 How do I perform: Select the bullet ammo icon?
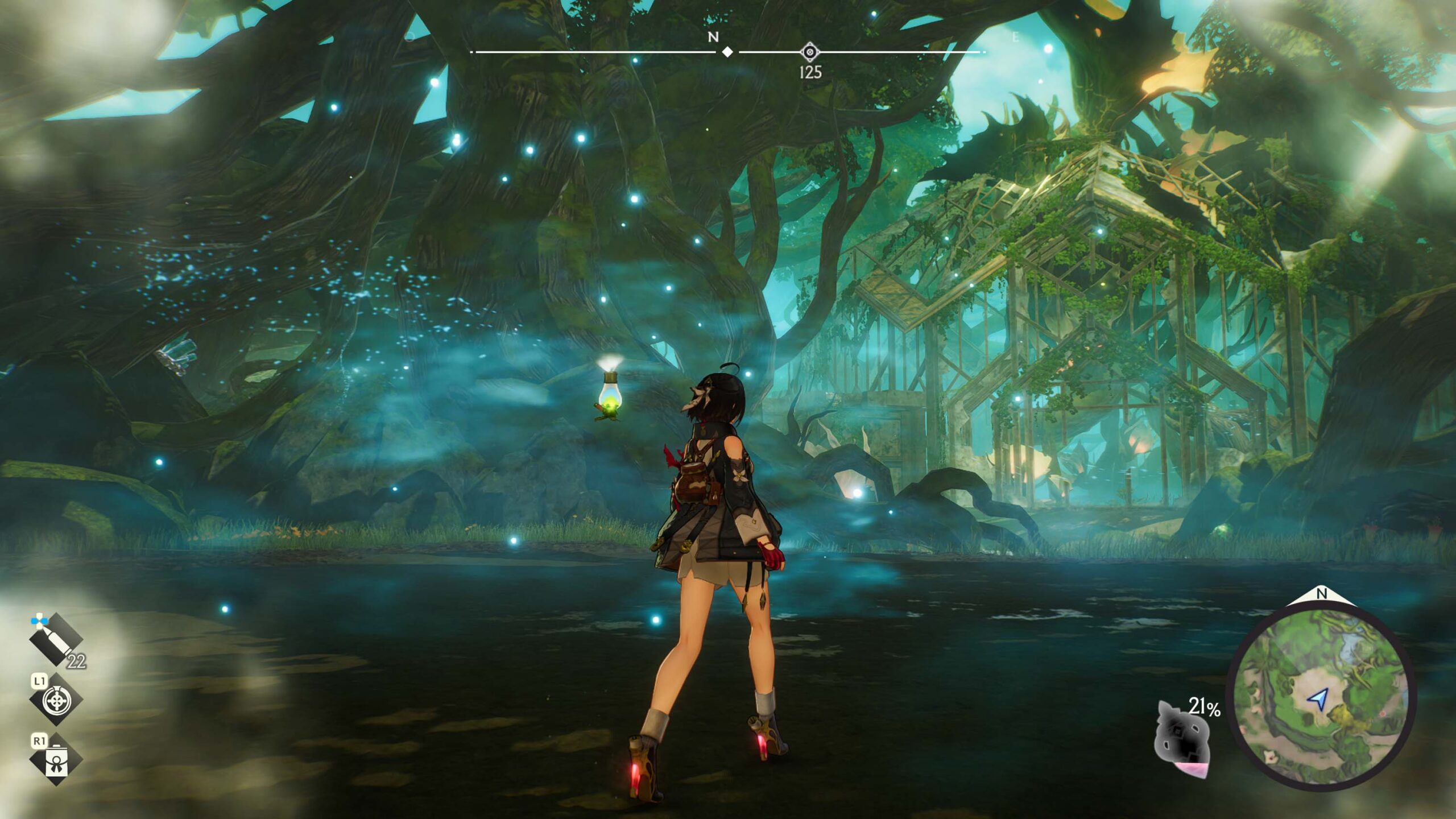pos(56,639)
